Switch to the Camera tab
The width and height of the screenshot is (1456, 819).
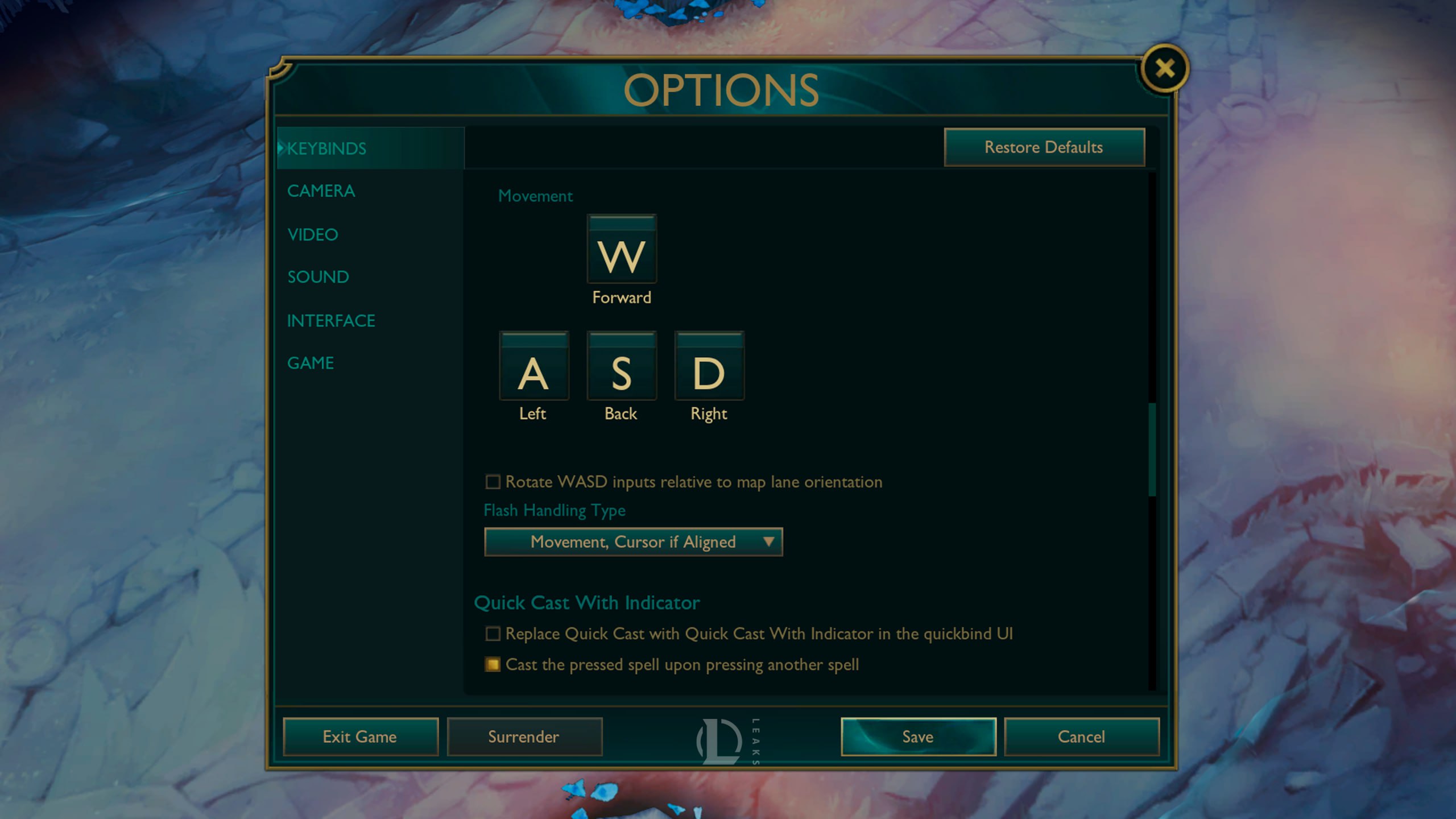click(321, 191)
